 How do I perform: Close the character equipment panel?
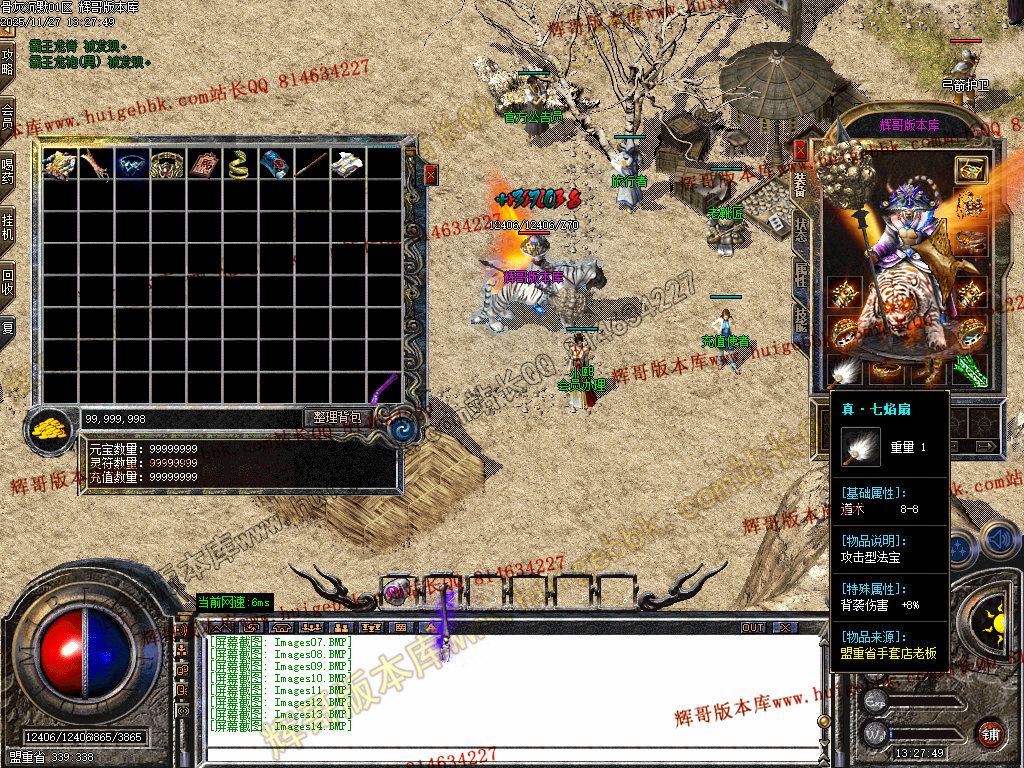click(x=800, y=150)
